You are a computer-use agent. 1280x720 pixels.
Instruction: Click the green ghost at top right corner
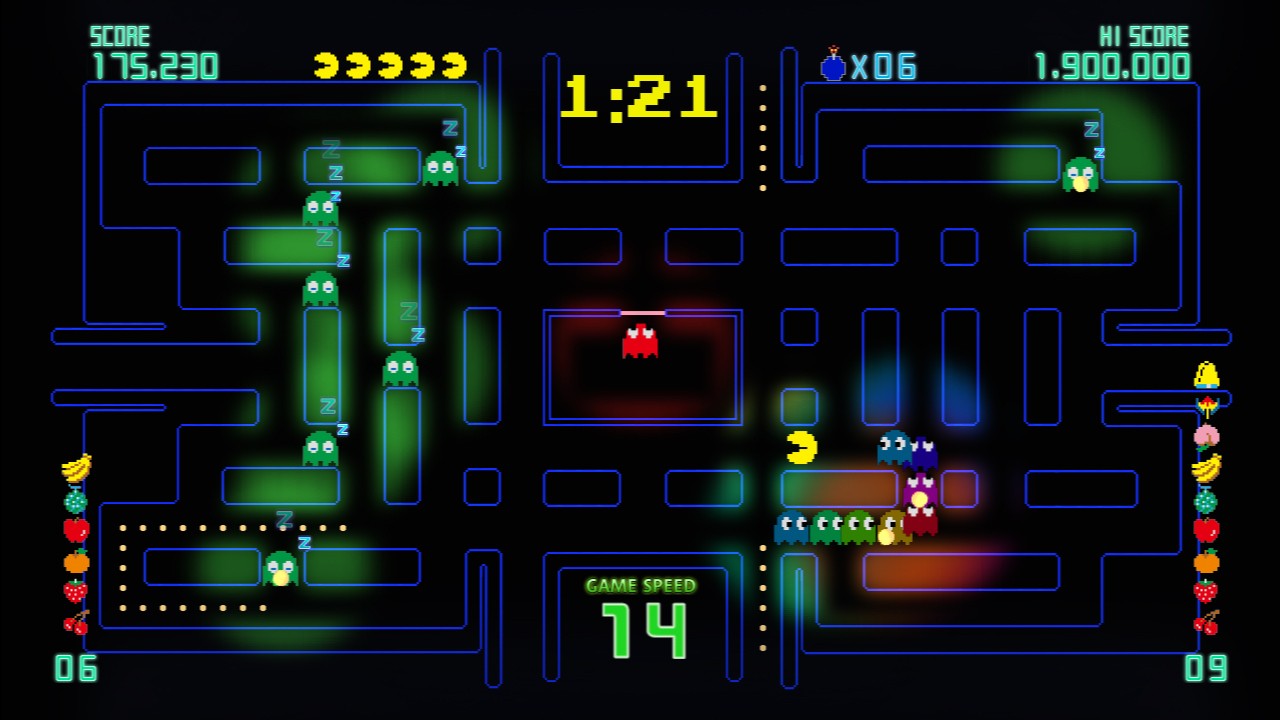tap(1080, 172)
